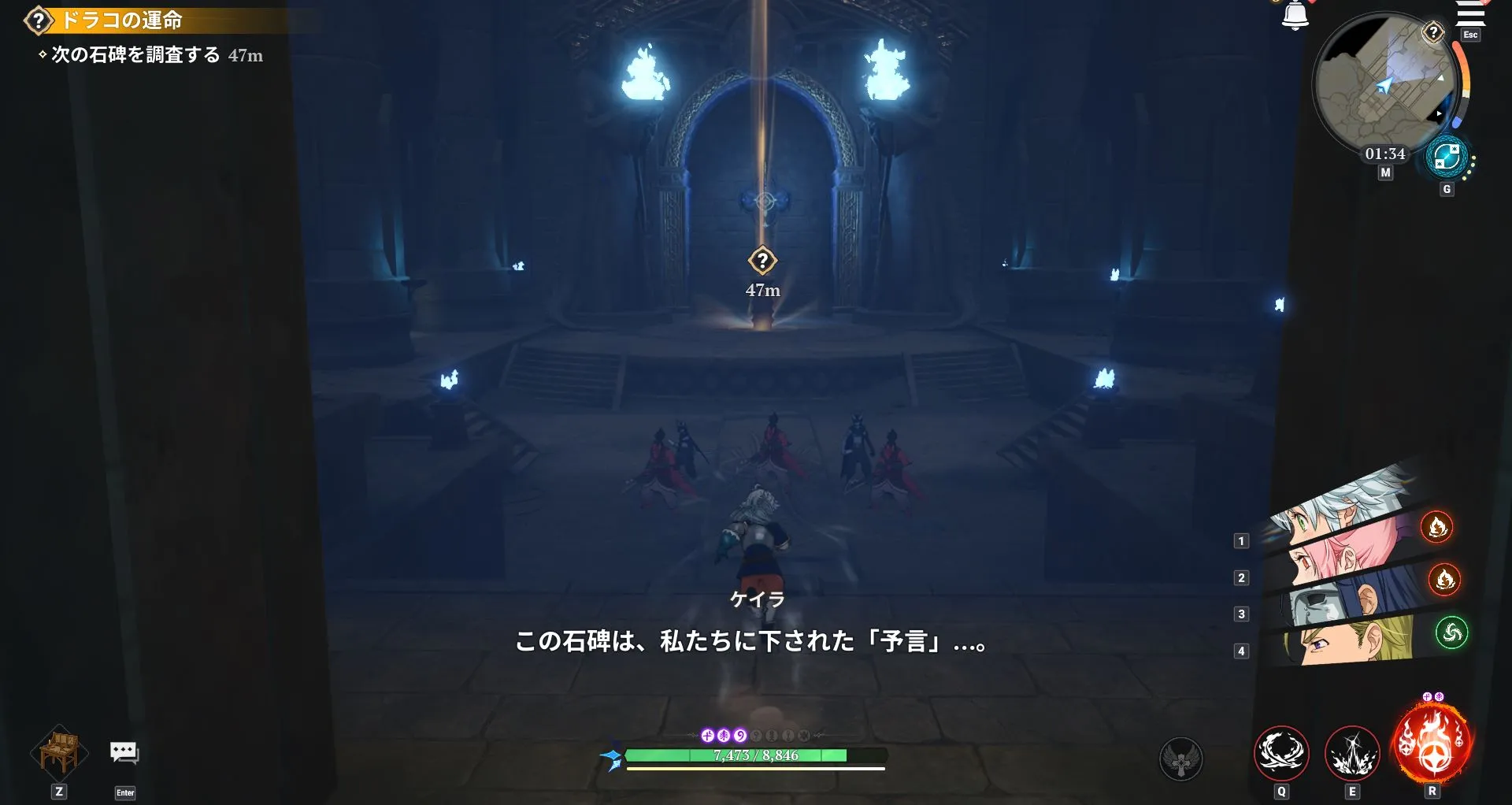
Task: Toggle the fire status icon beside party member 1
Action: click(x=1438, y=529)
